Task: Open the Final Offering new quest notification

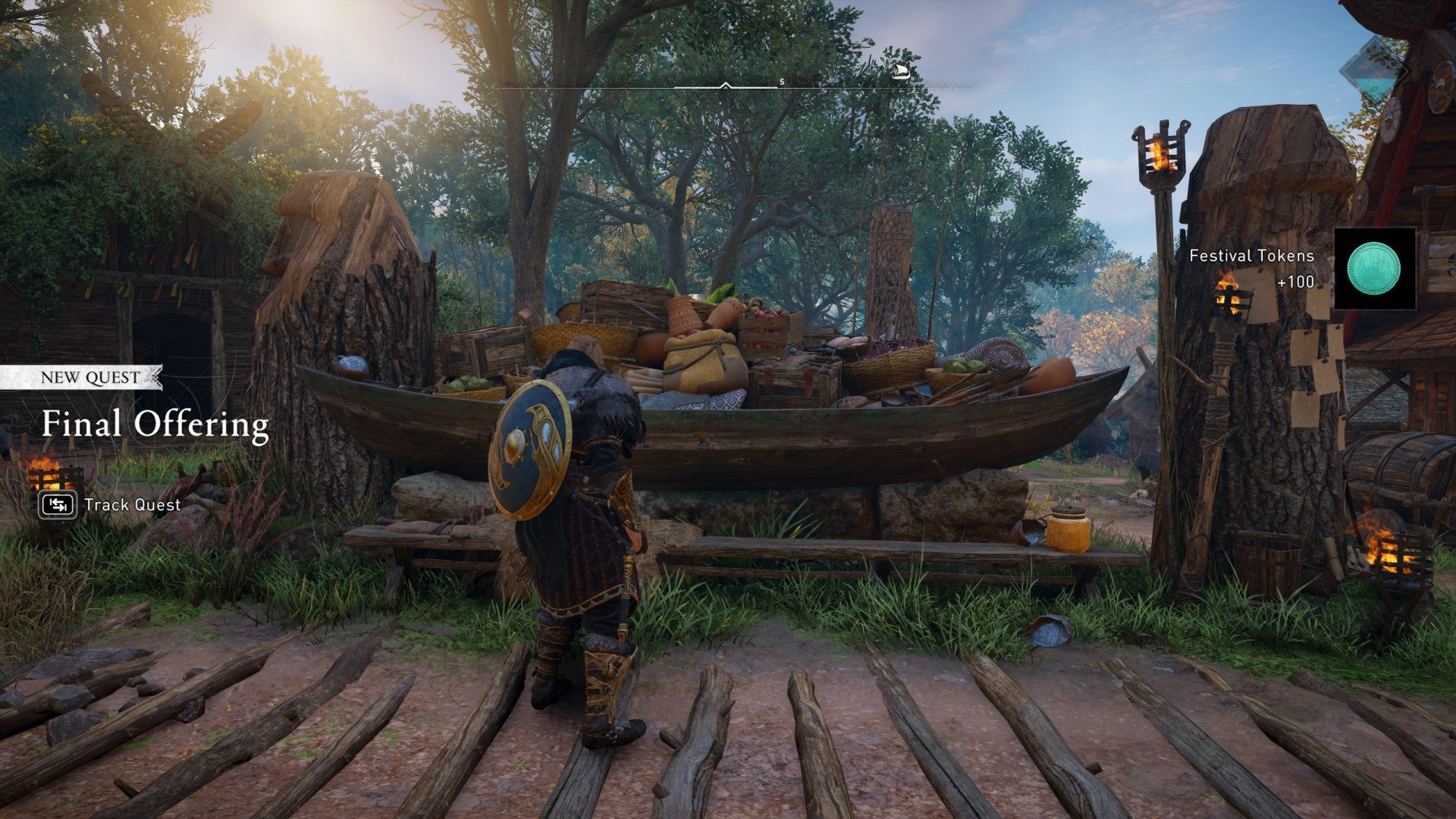Action: coord(155,423)
